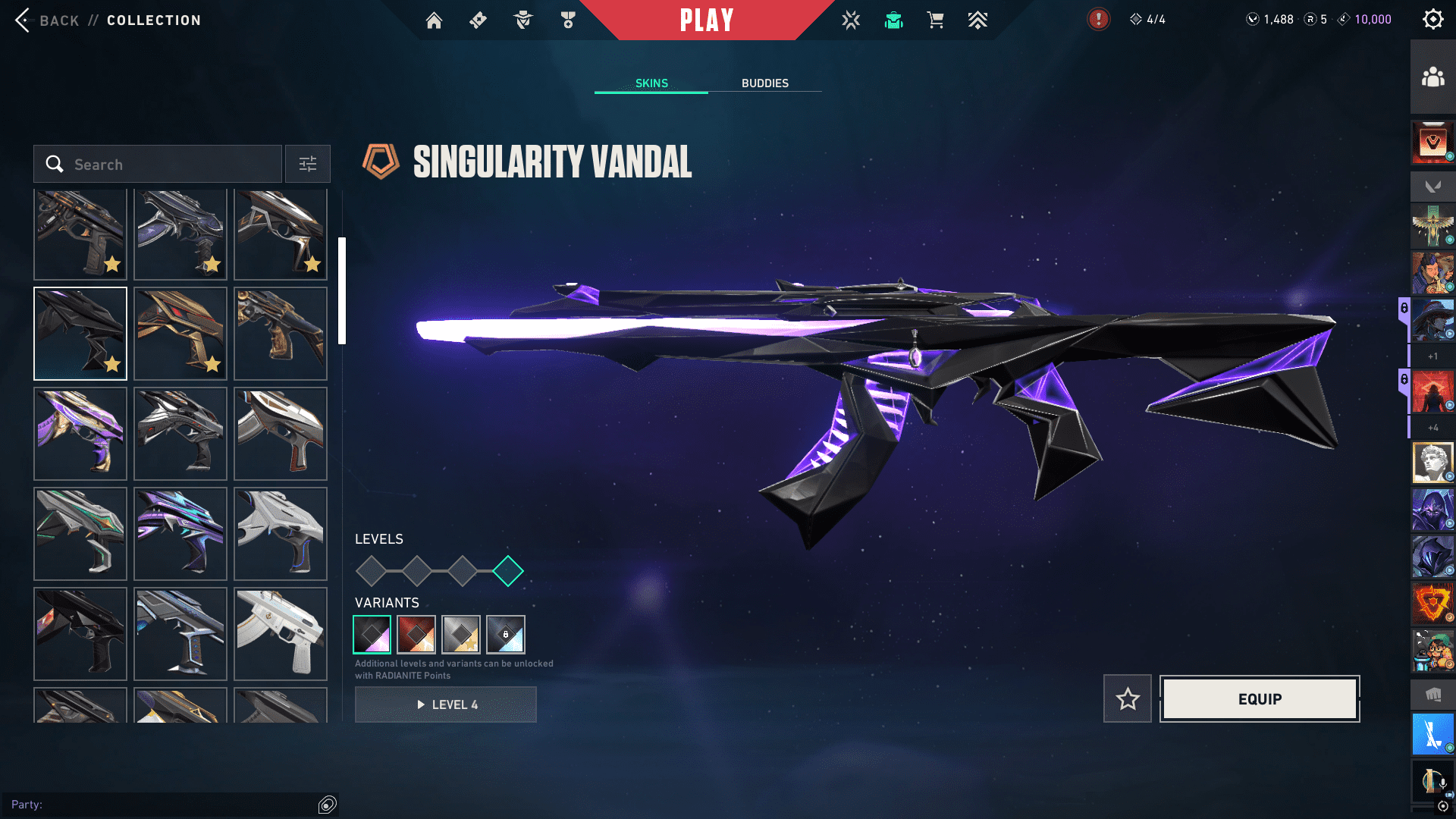
Task: Open the social friends panel
Action: tap(1432, 77)
